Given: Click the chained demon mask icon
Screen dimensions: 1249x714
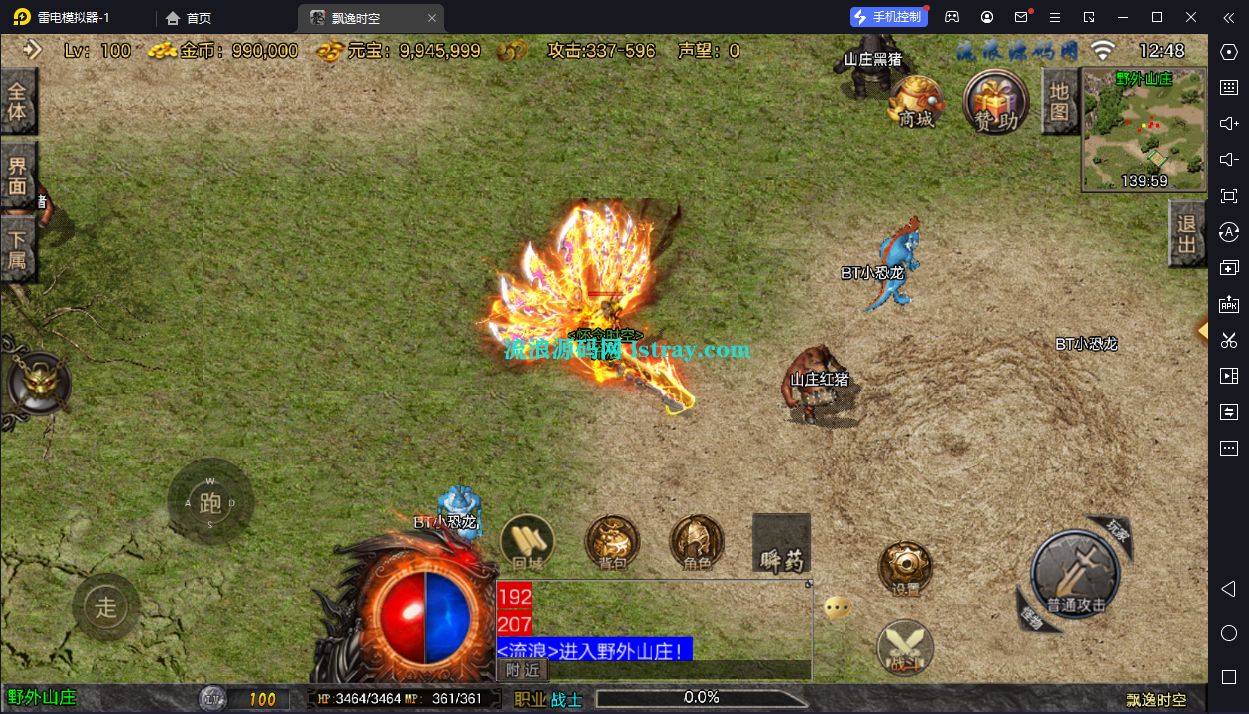Looking at the screenshot, I should coord(39,383).
